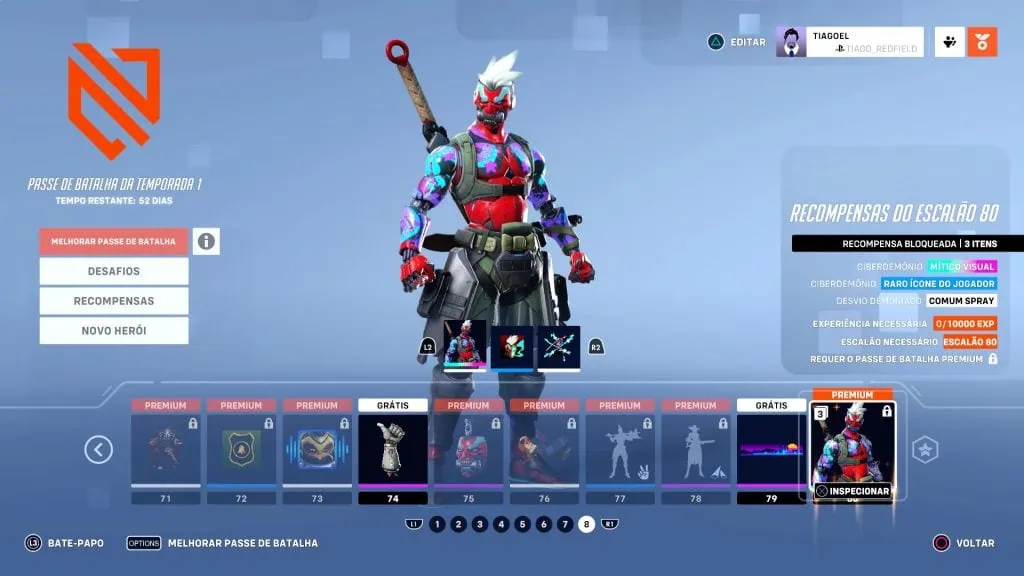The image size is (1024, 576).
Task: Preview the Cyber Demon skin thumbnail
Action: tap(465, 345)
